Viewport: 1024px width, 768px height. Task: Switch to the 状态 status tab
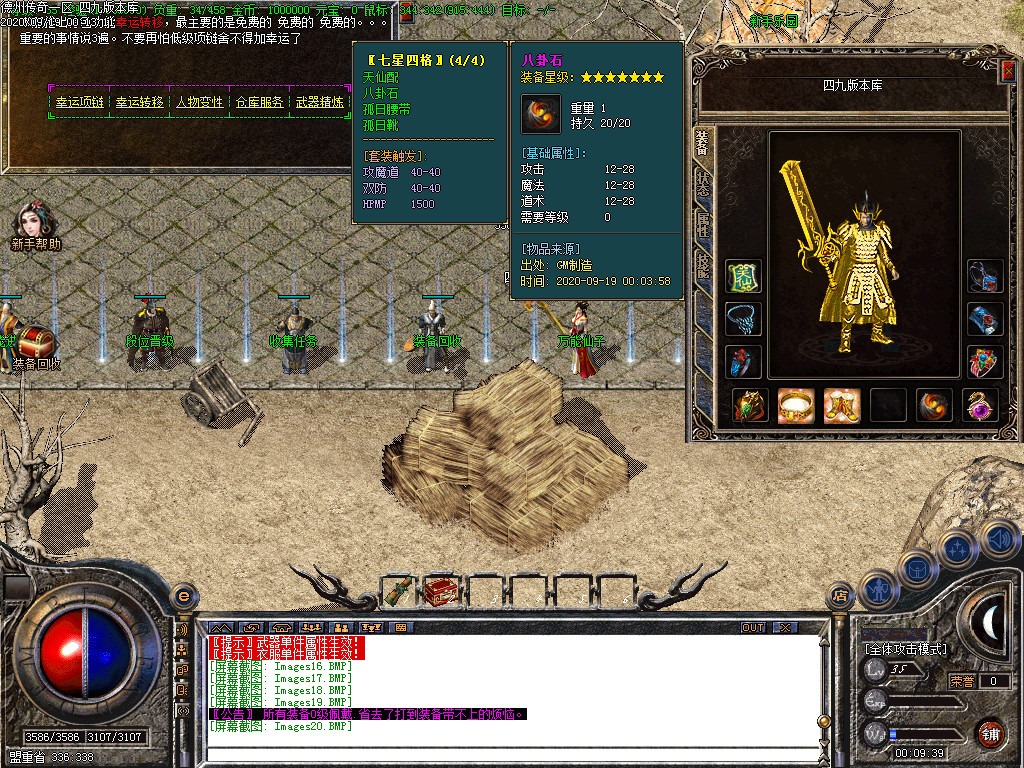point(703,188)
